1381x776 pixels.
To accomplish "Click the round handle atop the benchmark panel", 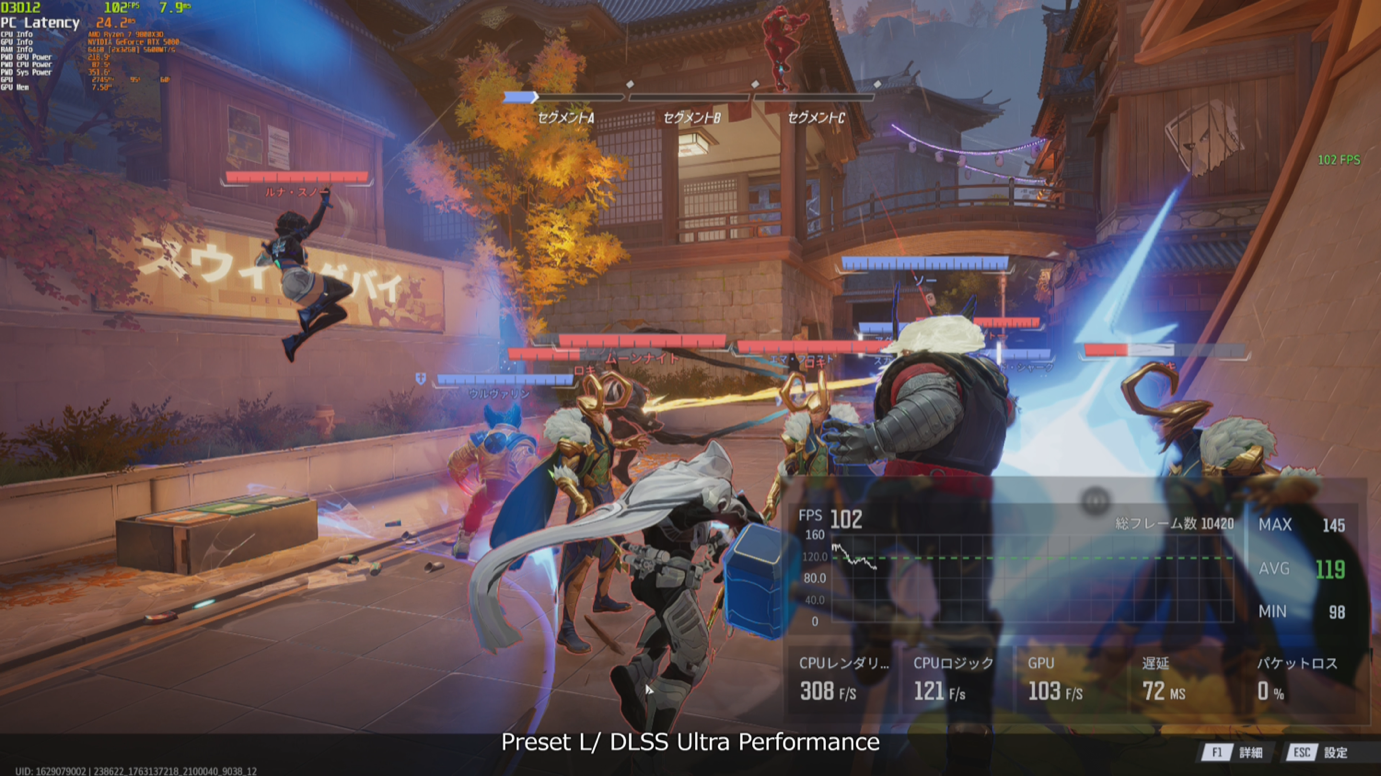I will point(1095,501).
